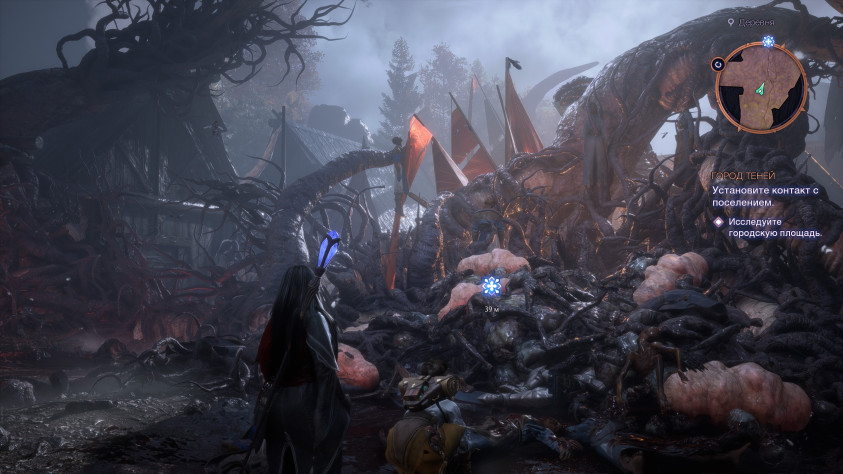
Task: Click the objective snowflake marker on the minimap rim
Action: click(x=768, y=42)
